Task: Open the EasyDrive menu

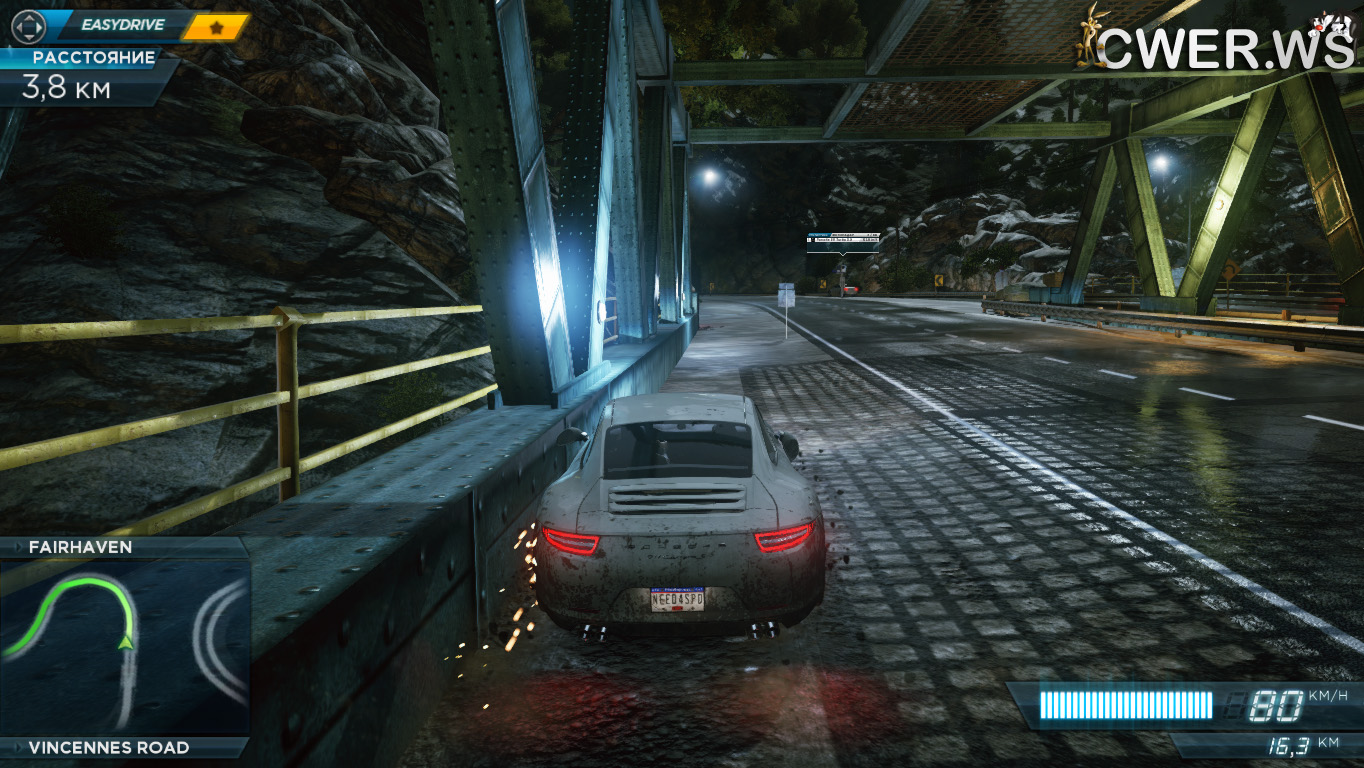Action: pos(121,25)
